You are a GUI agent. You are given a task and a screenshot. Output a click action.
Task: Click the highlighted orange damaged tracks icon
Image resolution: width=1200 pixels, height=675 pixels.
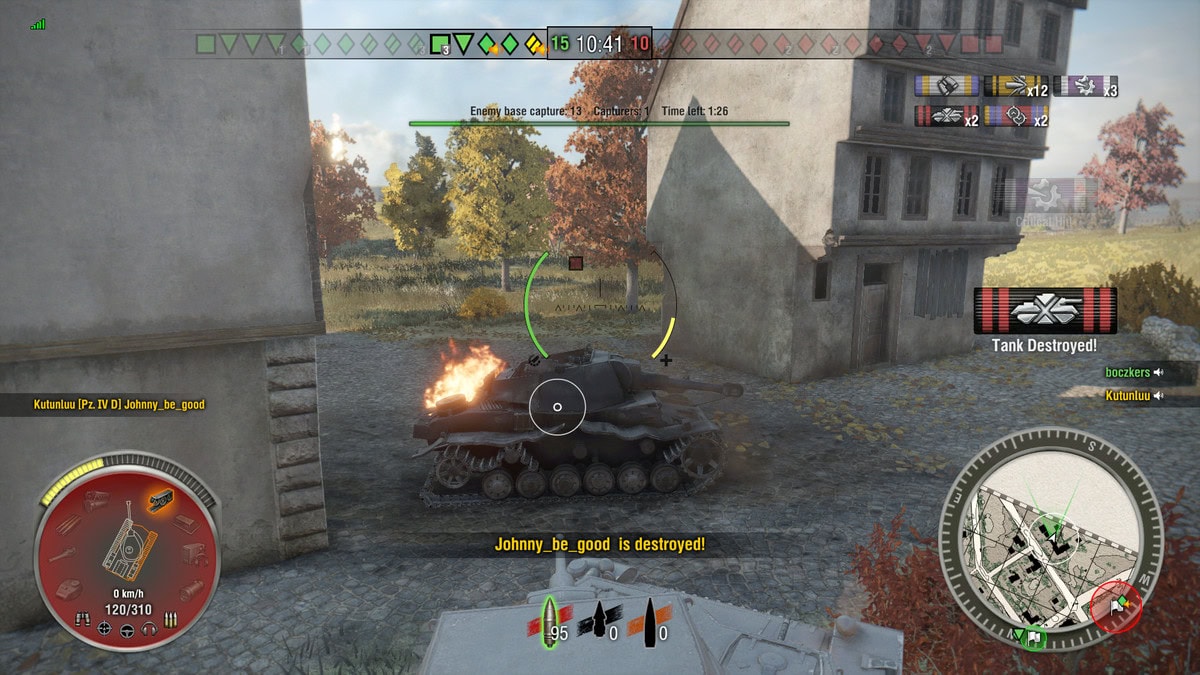click(159, 498)
